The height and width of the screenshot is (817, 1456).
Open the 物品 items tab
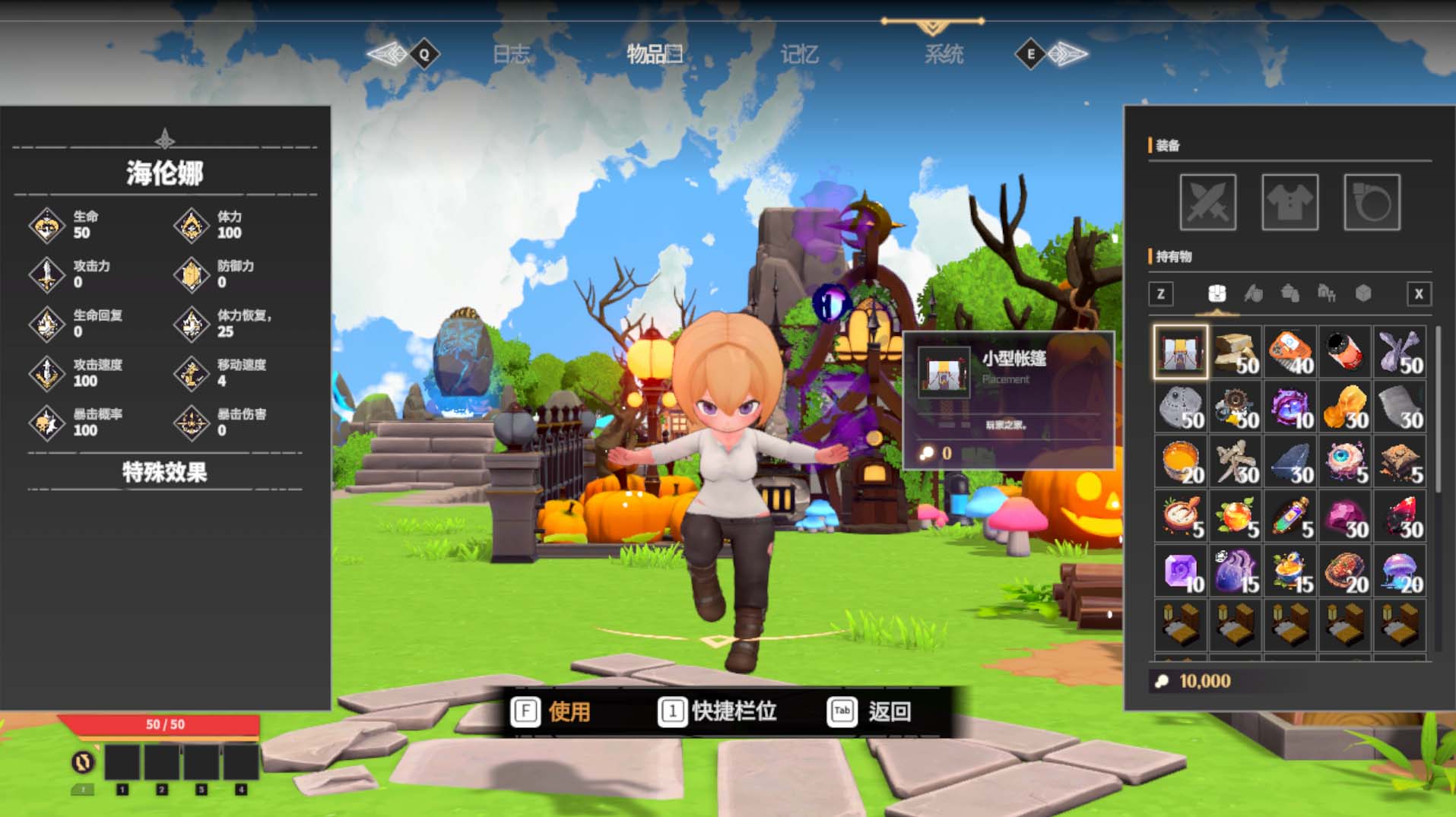654,54
